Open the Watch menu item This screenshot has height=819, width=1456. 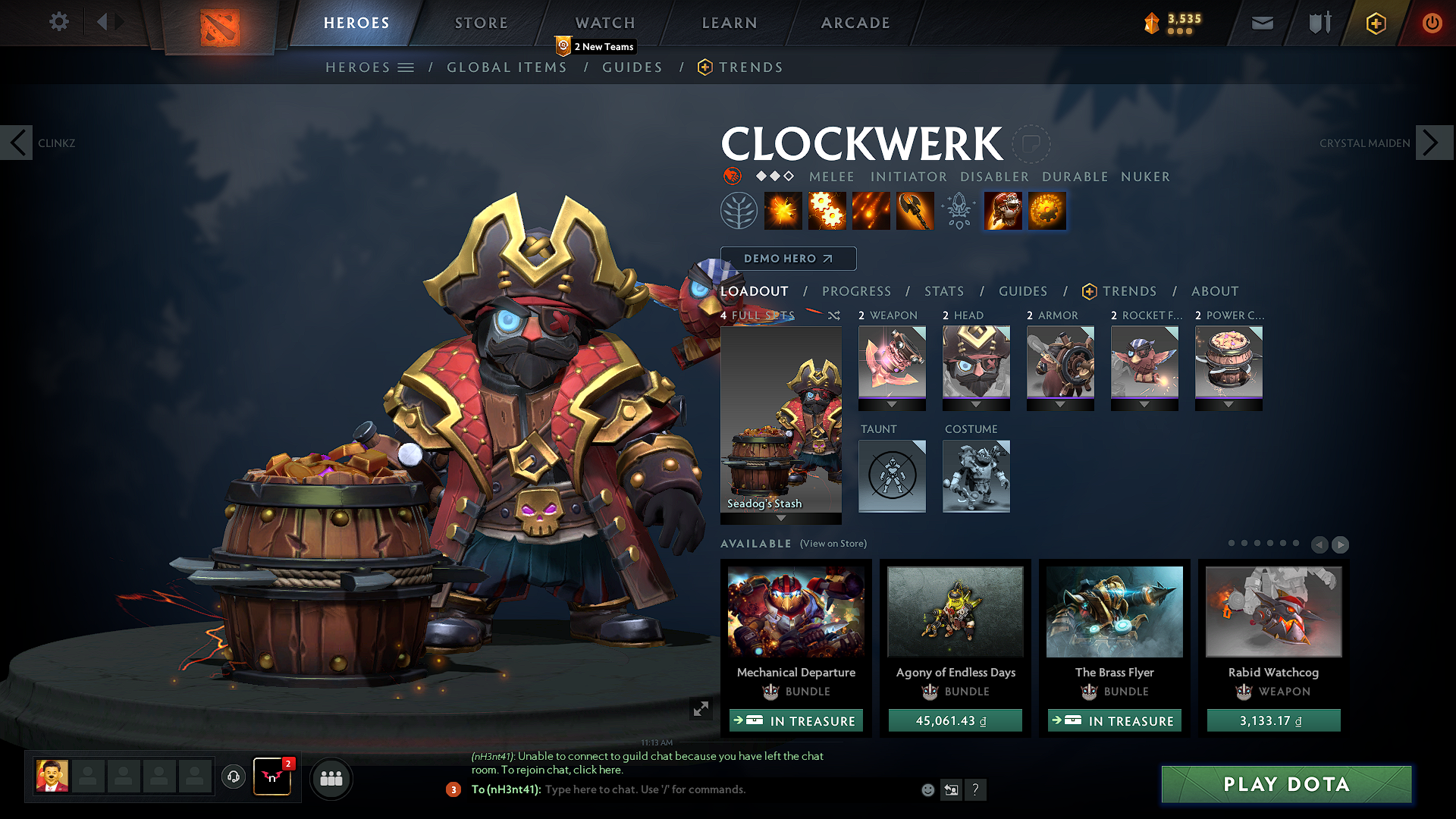tap(604, 23)
